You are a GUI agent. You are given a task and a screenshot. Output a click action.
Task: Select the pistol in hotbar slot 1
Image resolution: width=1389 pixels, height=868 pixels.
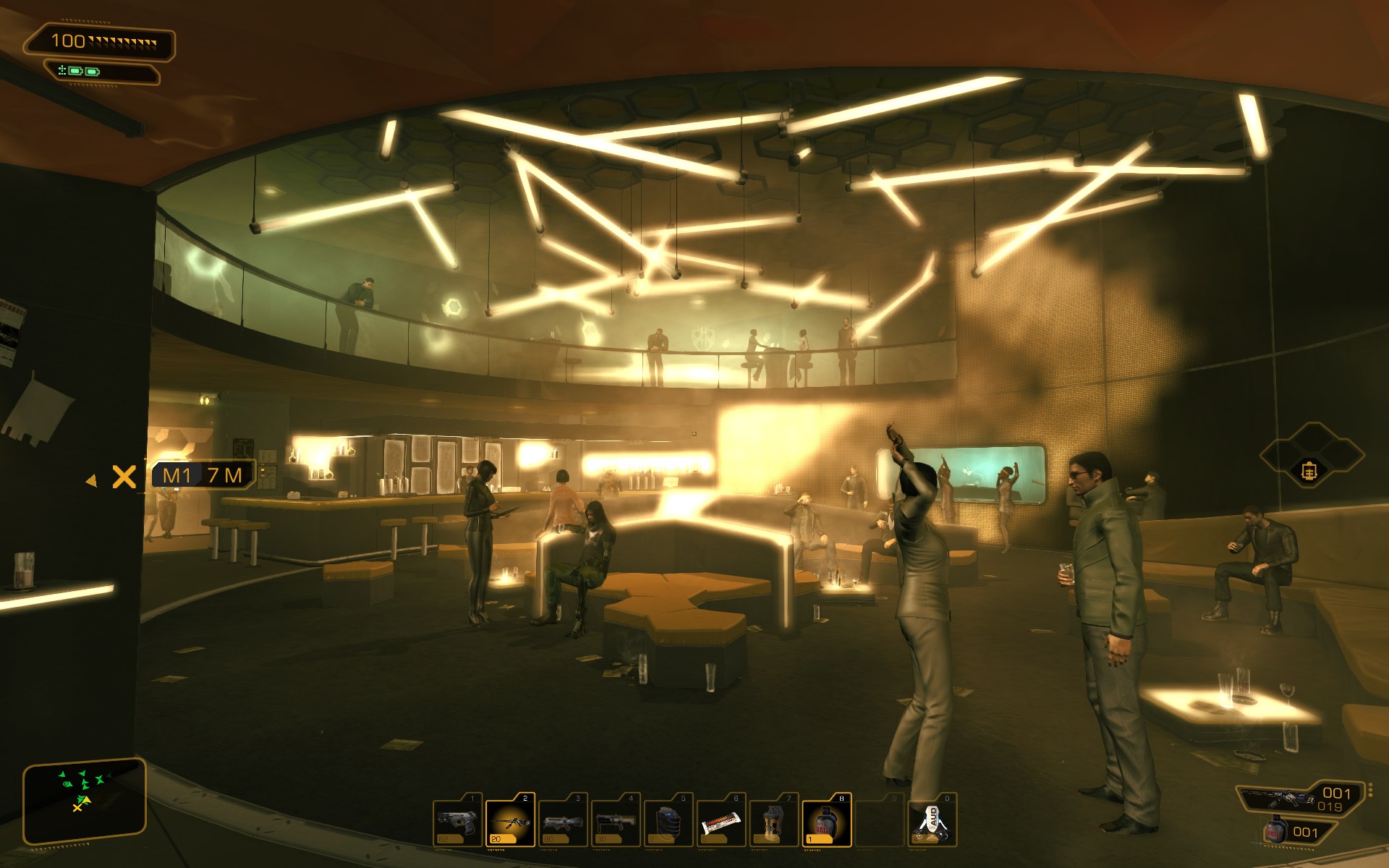(457, 821)
